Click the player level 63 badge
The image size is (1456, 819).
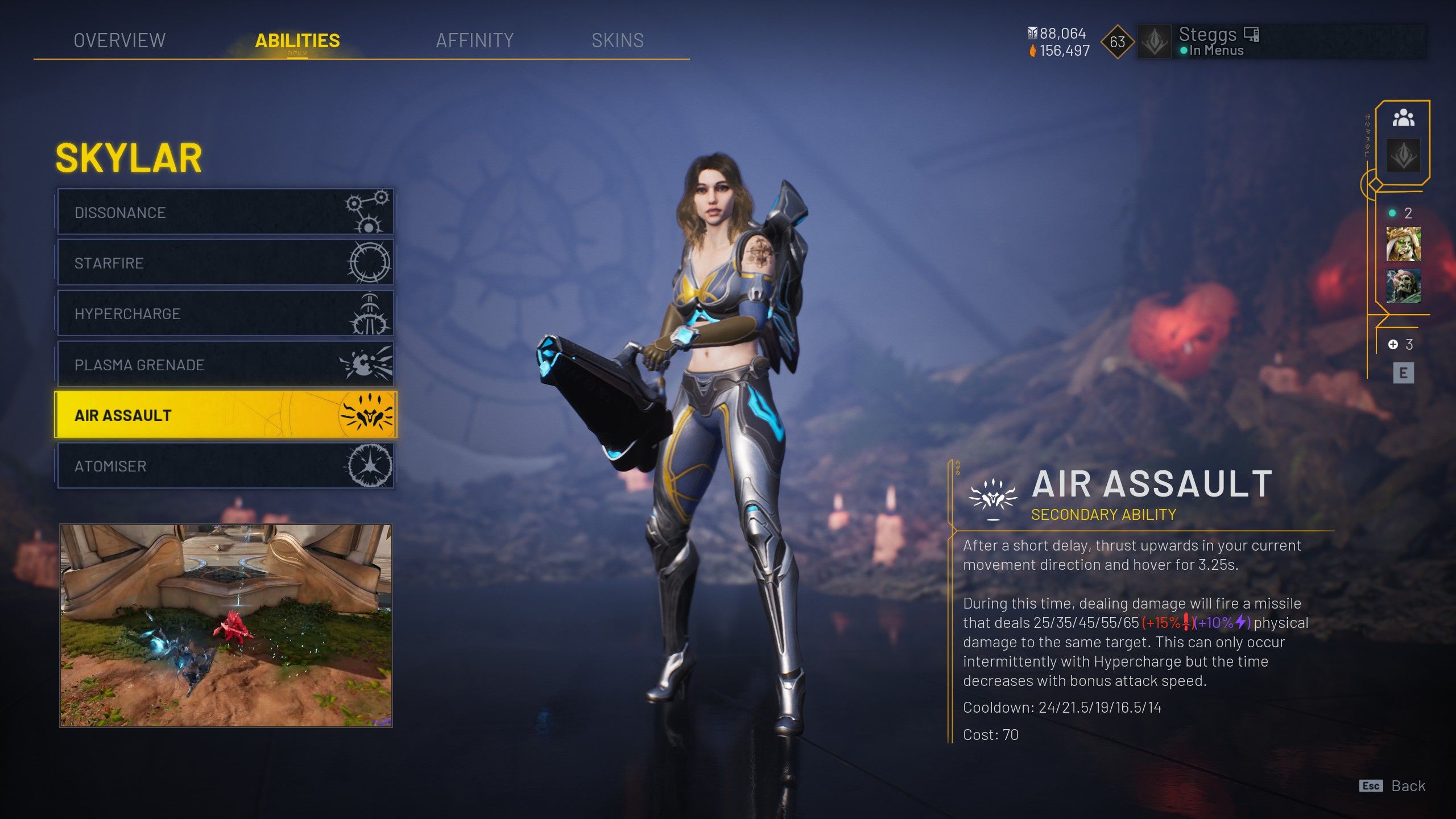(1117, 42)
